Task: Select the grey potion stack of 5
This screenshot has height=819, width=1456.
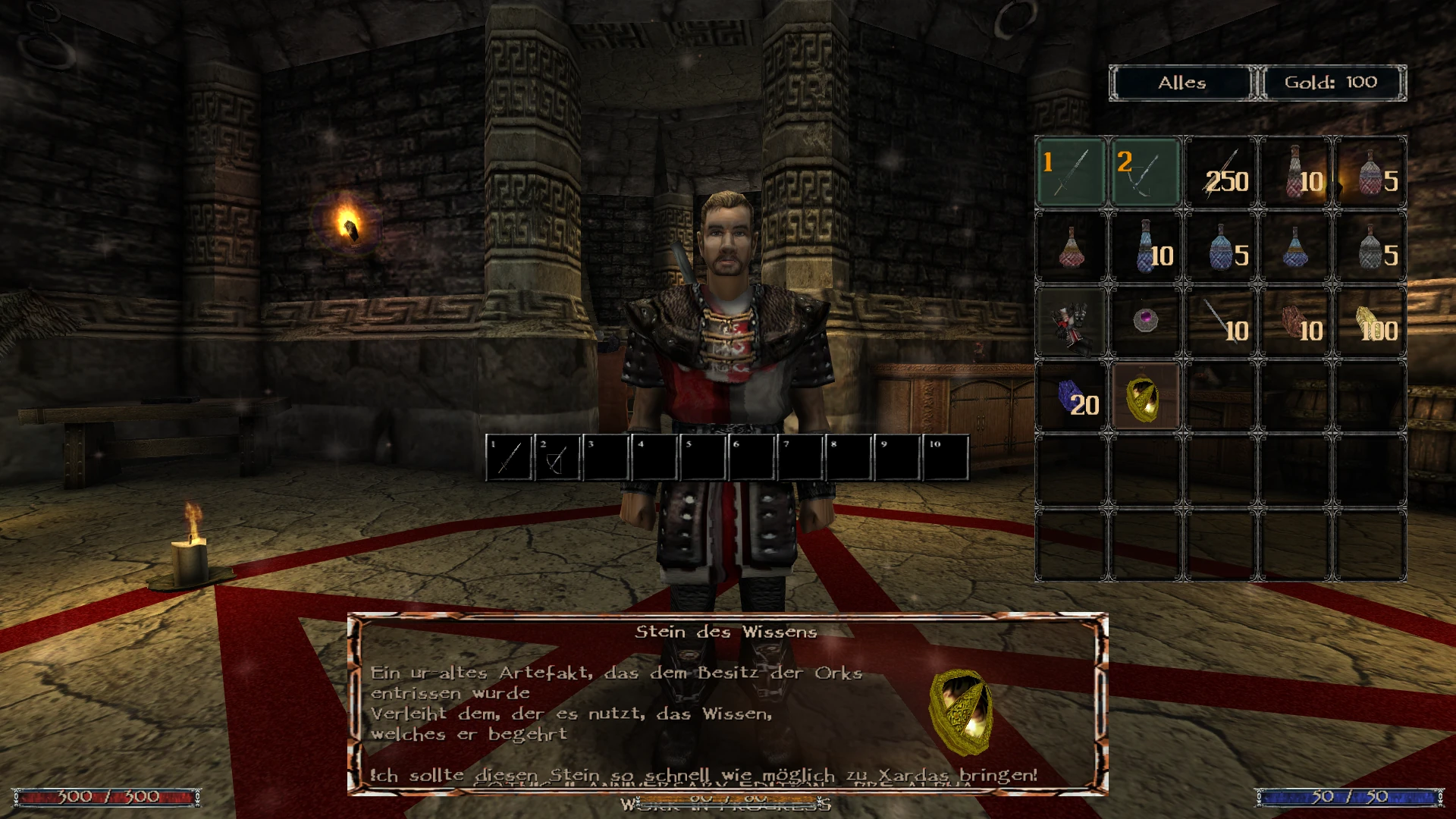Action: (1369, 247)
